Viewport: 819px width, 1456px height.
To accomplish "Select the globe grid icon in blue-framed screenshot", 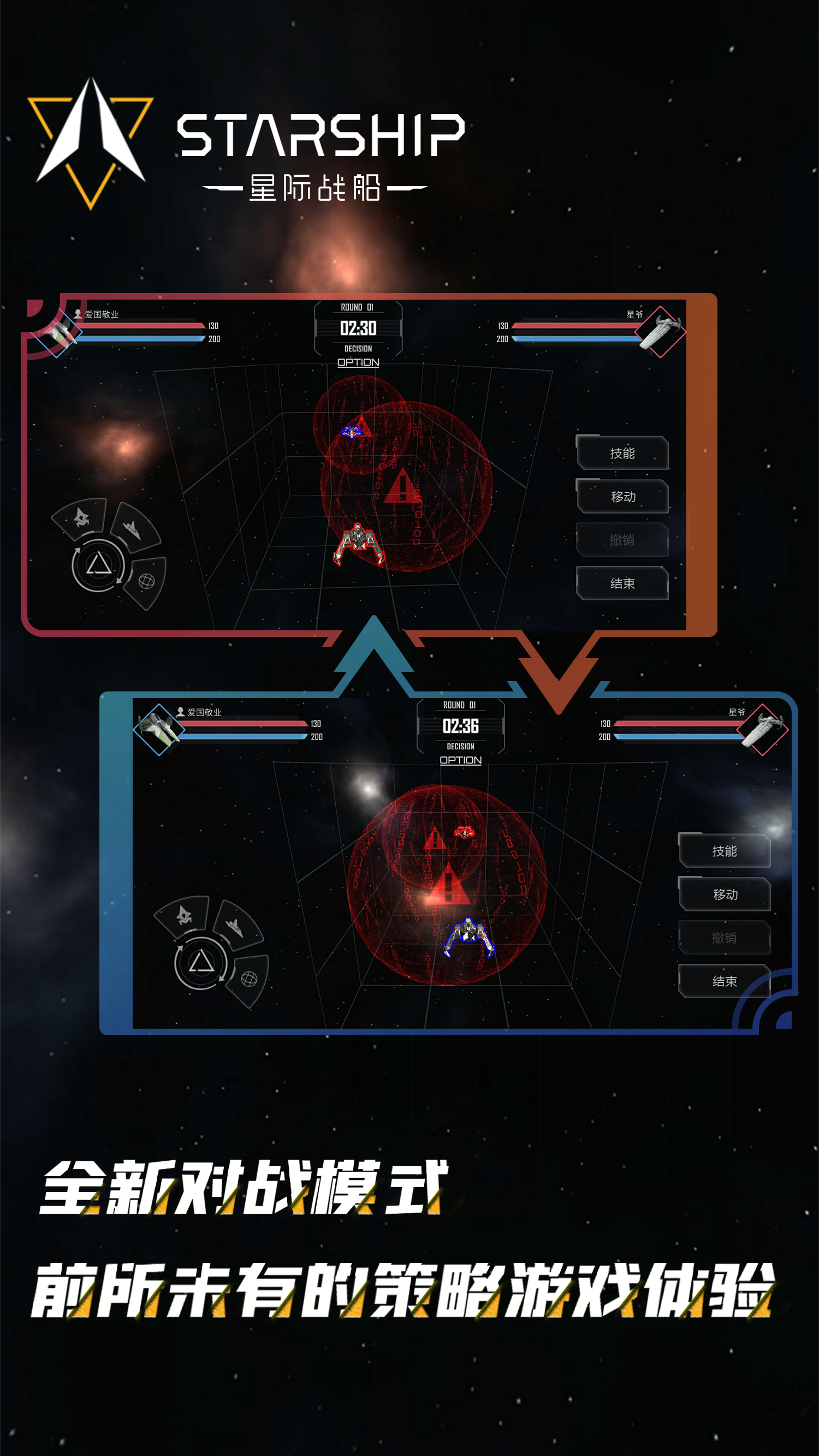I will [249, 979].
